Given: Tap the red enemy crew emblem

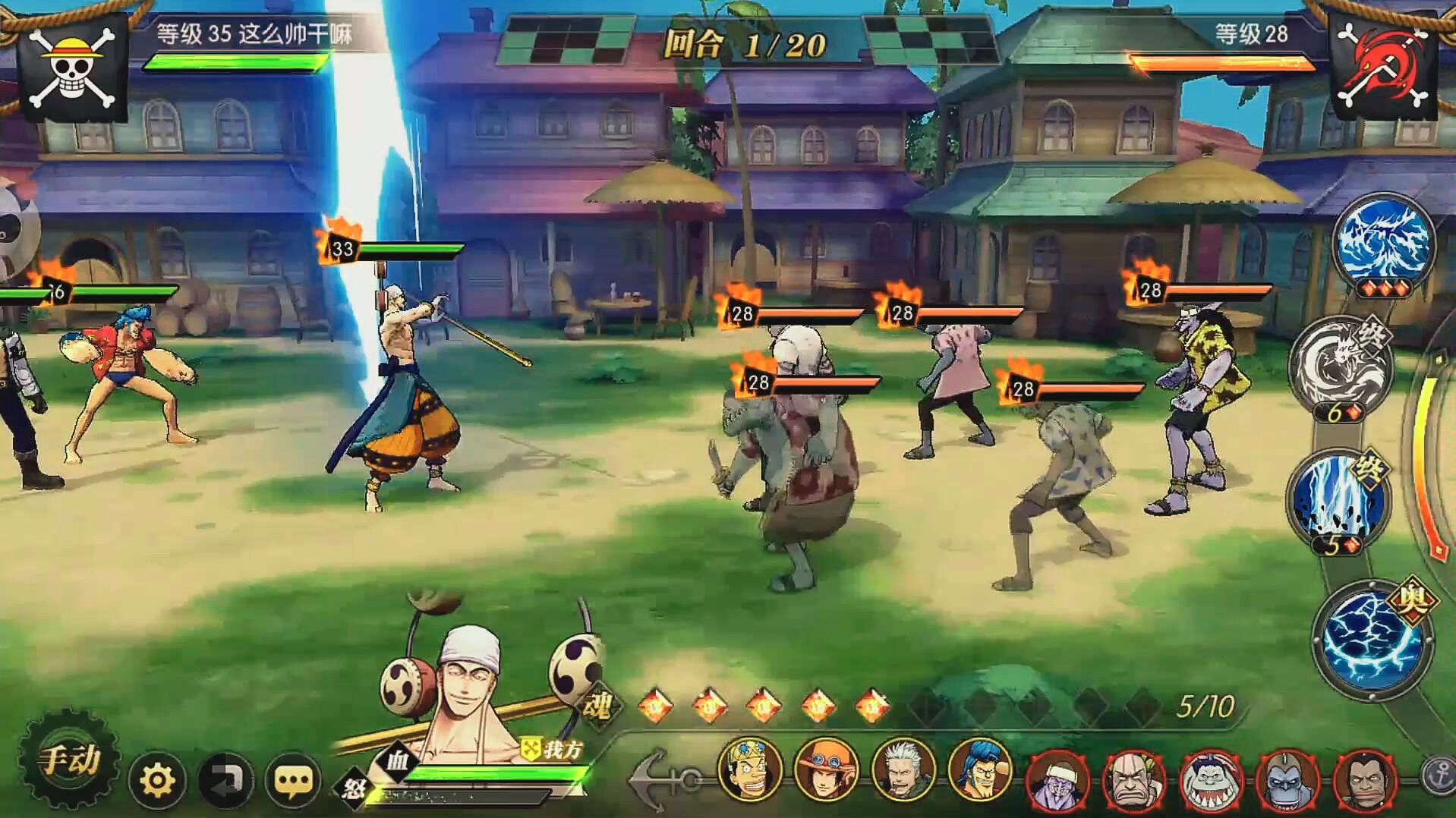Looking at the screenshot, I should click(x=1382, y=68).
